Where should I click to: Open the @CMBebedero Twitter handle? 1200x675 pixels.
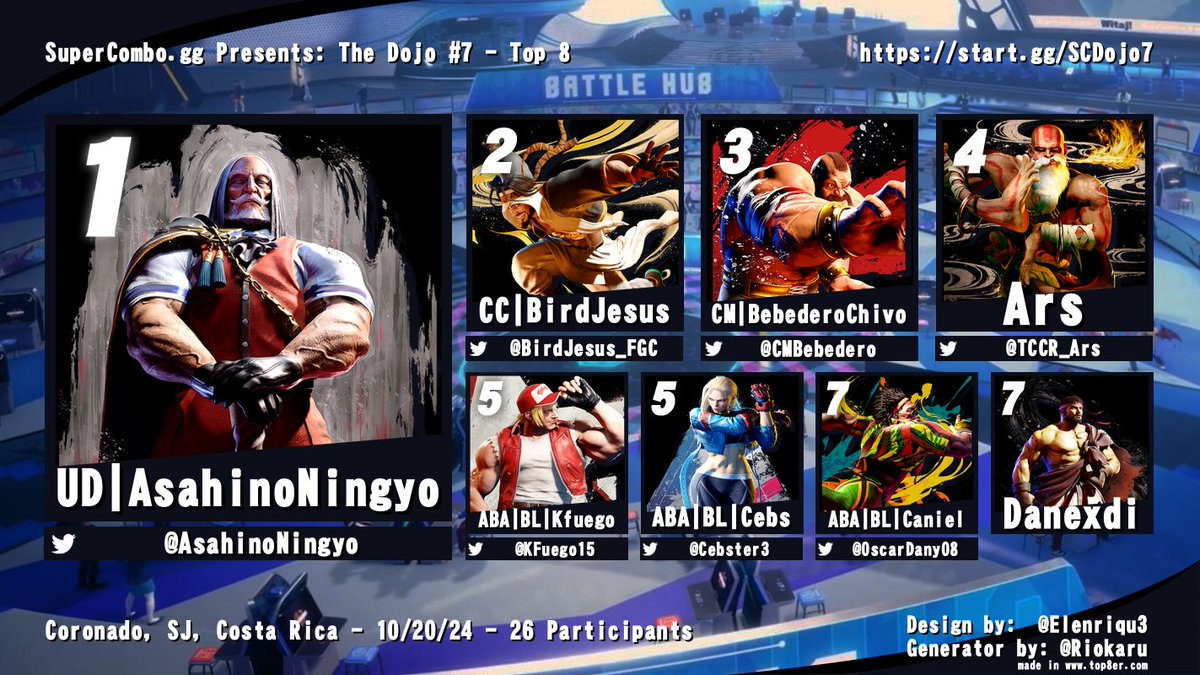tap(809, 349)
